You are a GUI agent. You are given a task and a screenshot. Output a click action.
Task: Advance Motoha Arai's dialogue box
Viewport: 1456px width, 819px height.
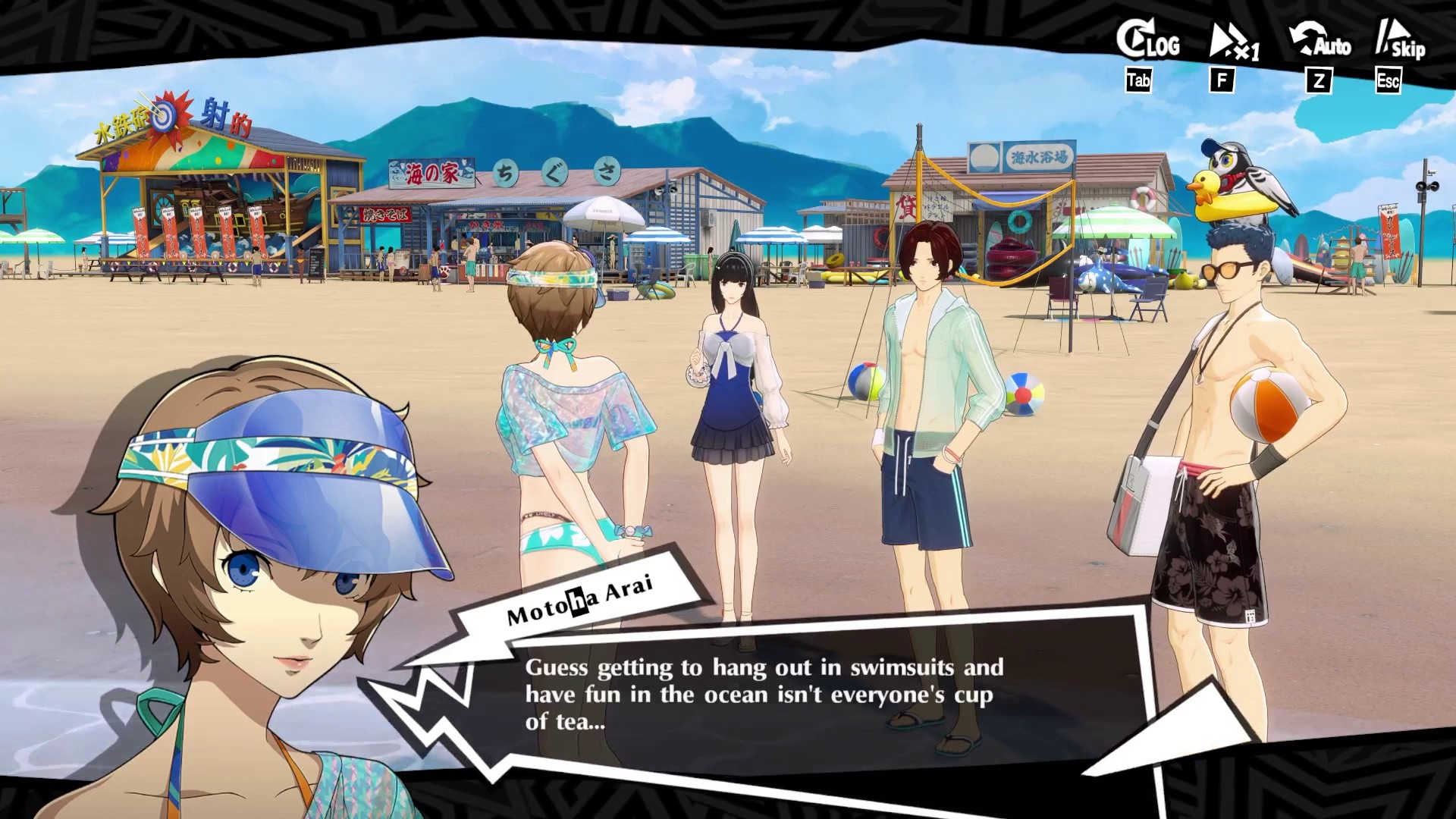pyautogui.click(x=758, y=694)
